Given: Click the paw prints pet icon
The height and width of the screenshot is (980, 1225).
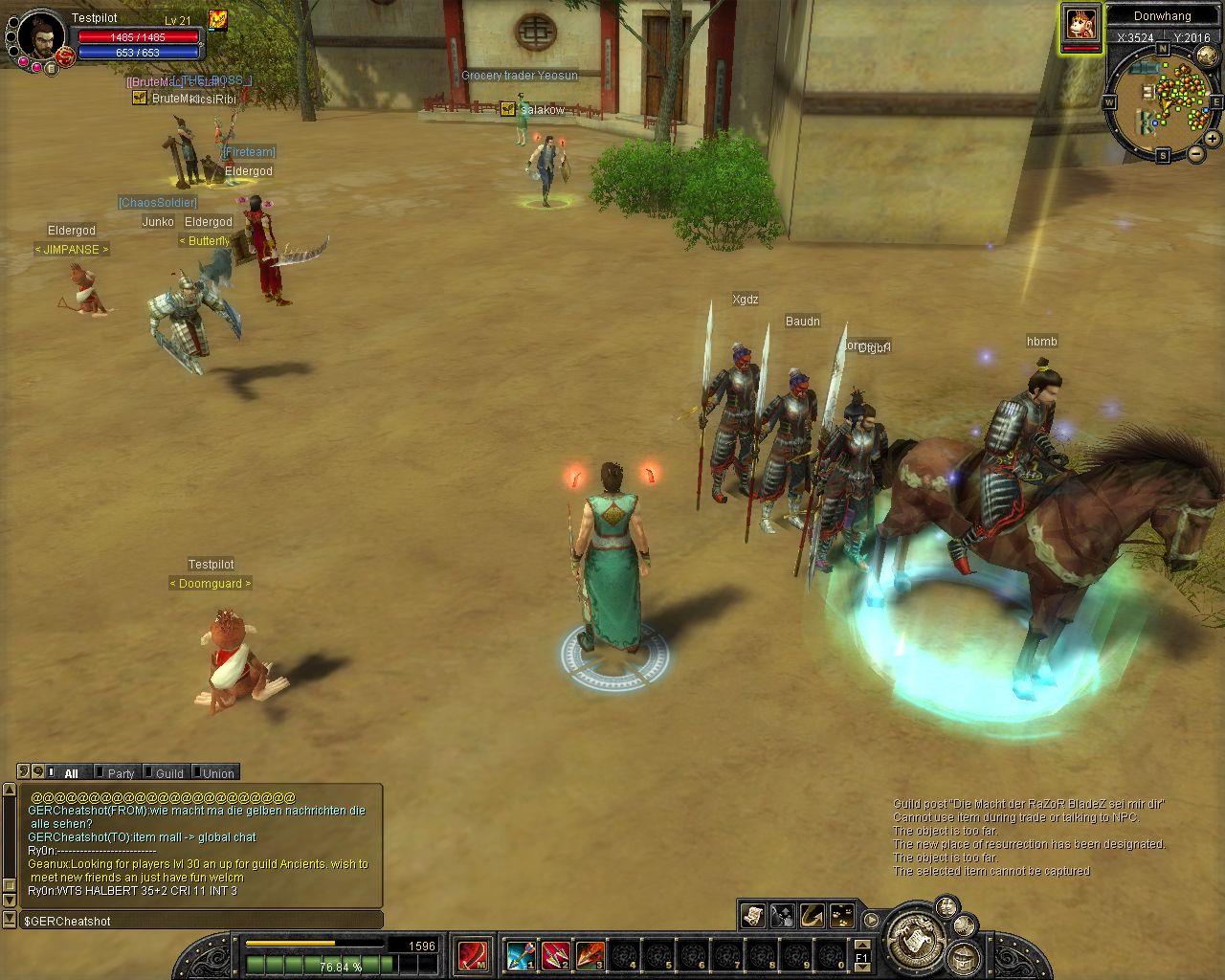Looking at the screenshot, I should (842, 916).
